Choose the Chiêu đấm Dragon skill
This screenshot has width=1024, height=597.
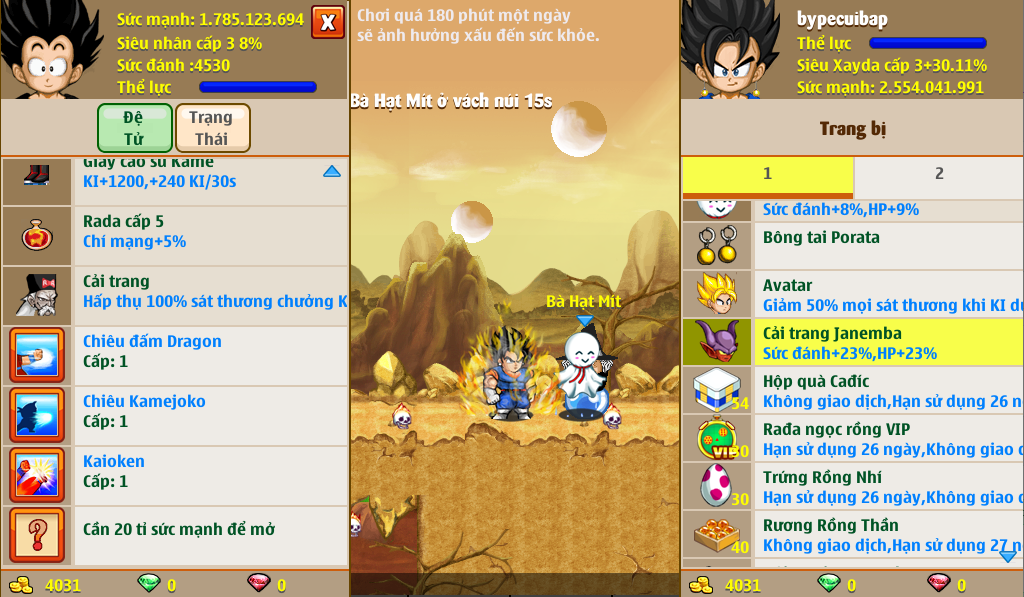(175, 352)
